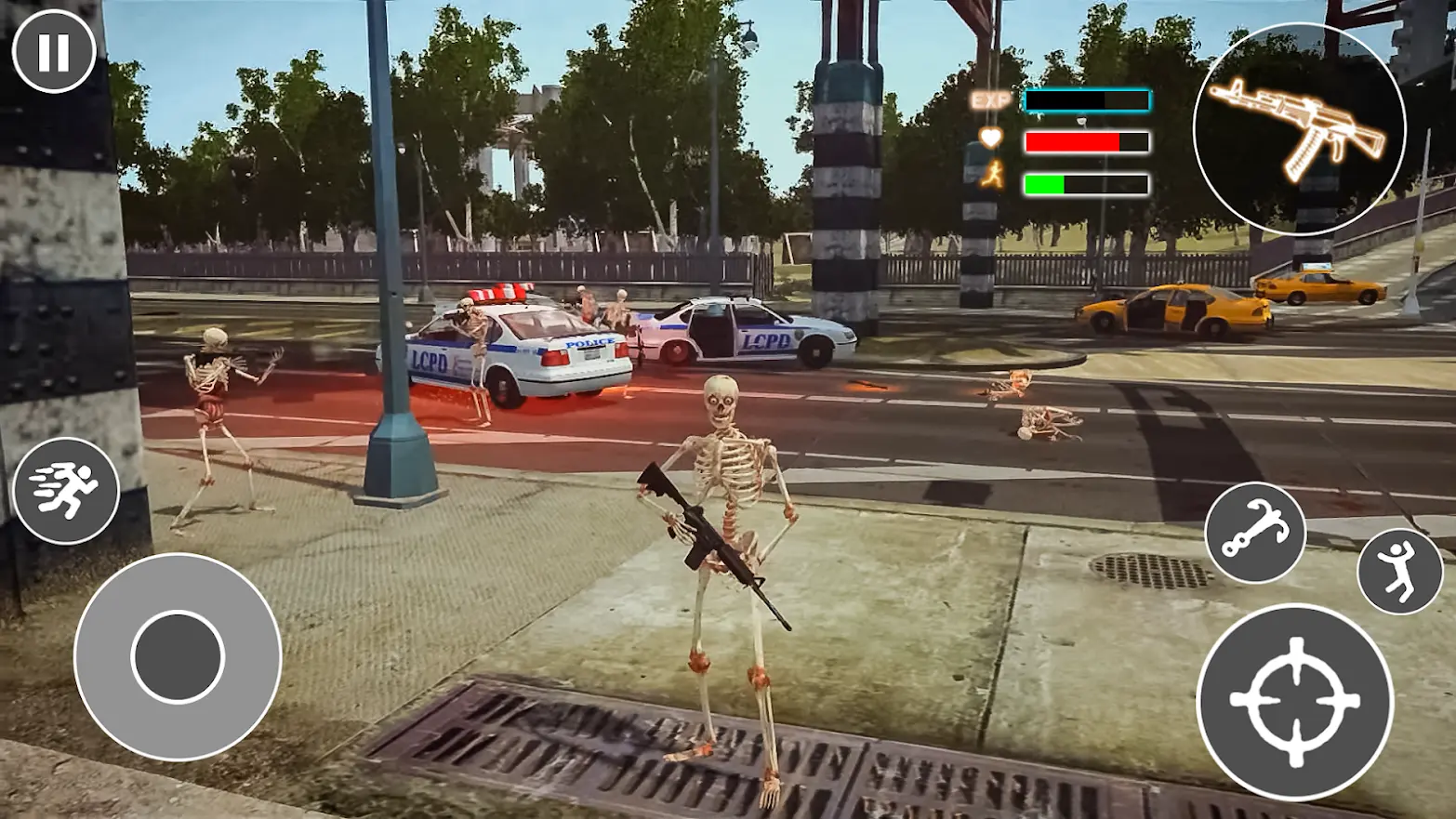Screen dimensions: 1456x819
Task: Use the grappling hook button
Action: (x=1255, y=533)
